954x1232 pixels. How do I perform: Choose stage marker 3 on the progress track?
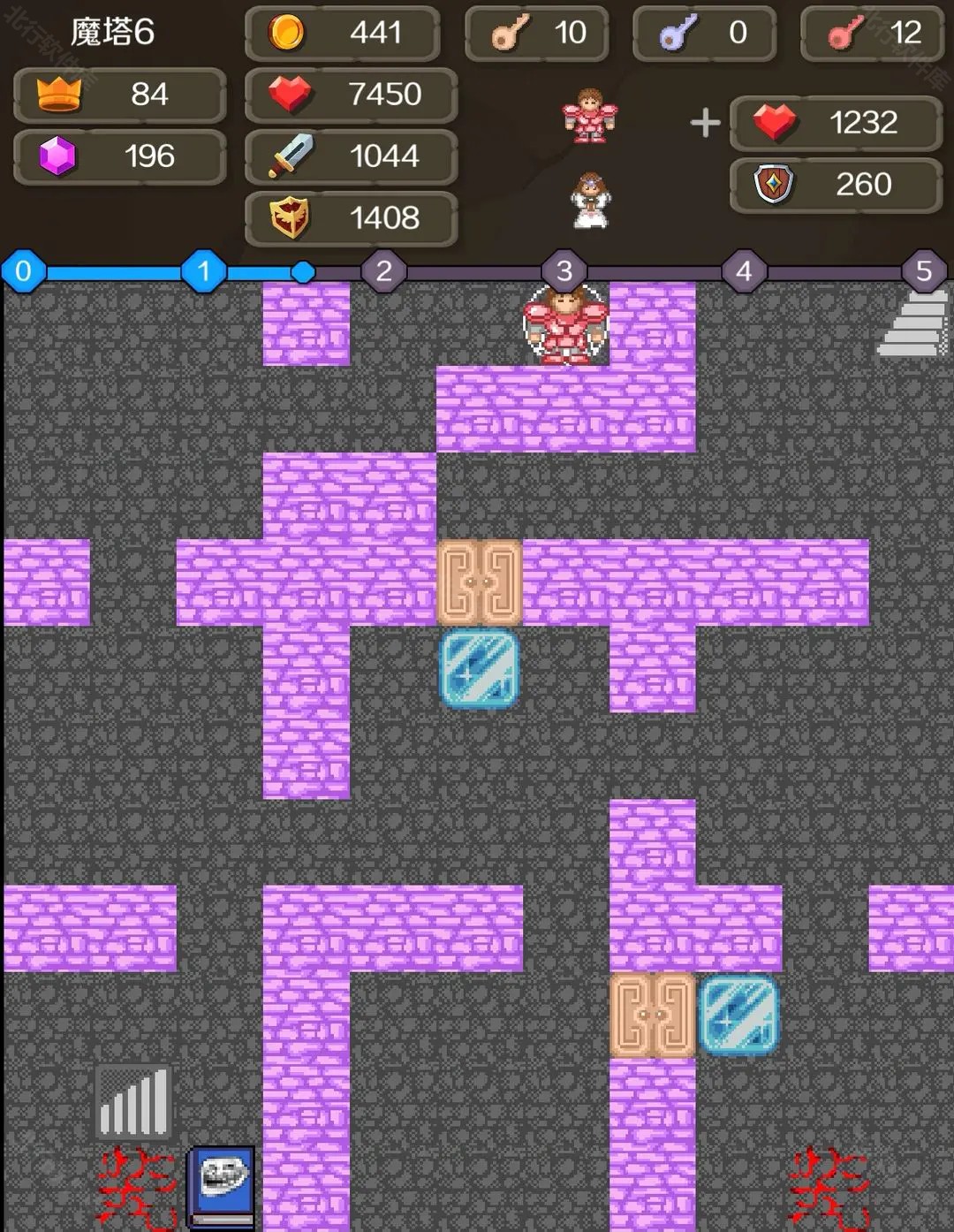click(x=564, y=271)
